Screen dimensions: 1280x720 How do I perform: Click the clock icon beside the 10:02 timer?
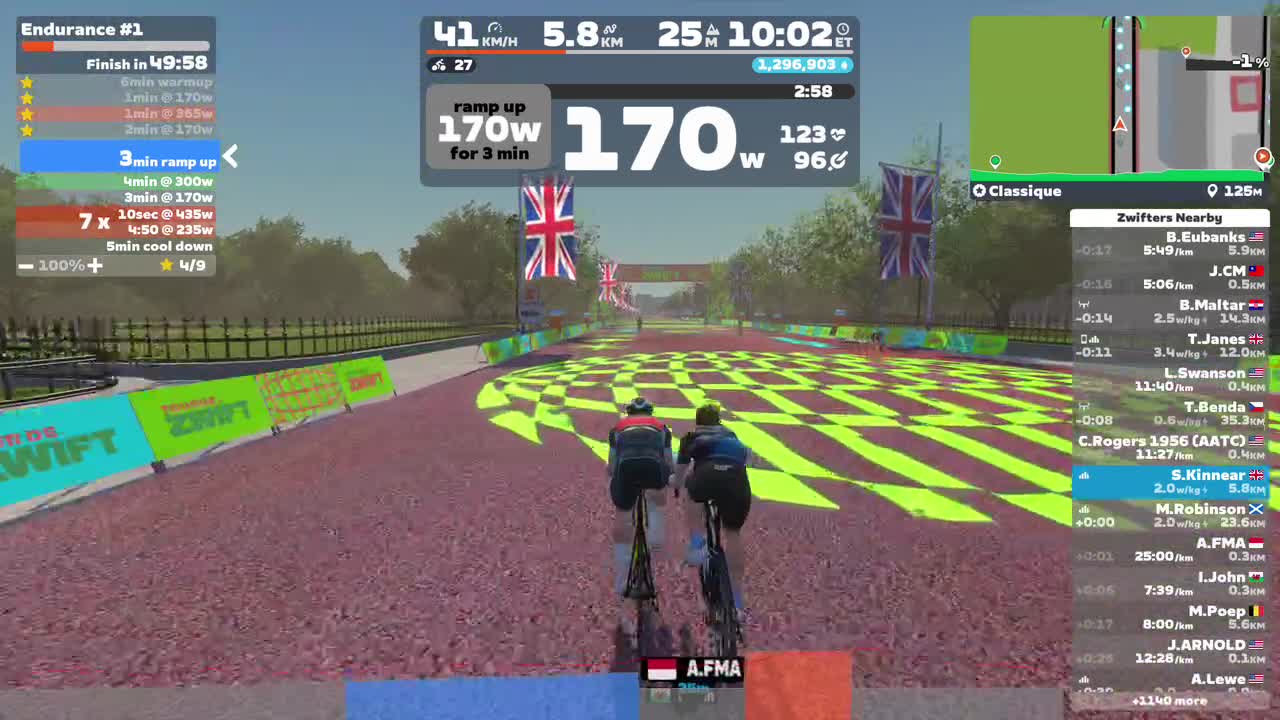click(844, 30)
